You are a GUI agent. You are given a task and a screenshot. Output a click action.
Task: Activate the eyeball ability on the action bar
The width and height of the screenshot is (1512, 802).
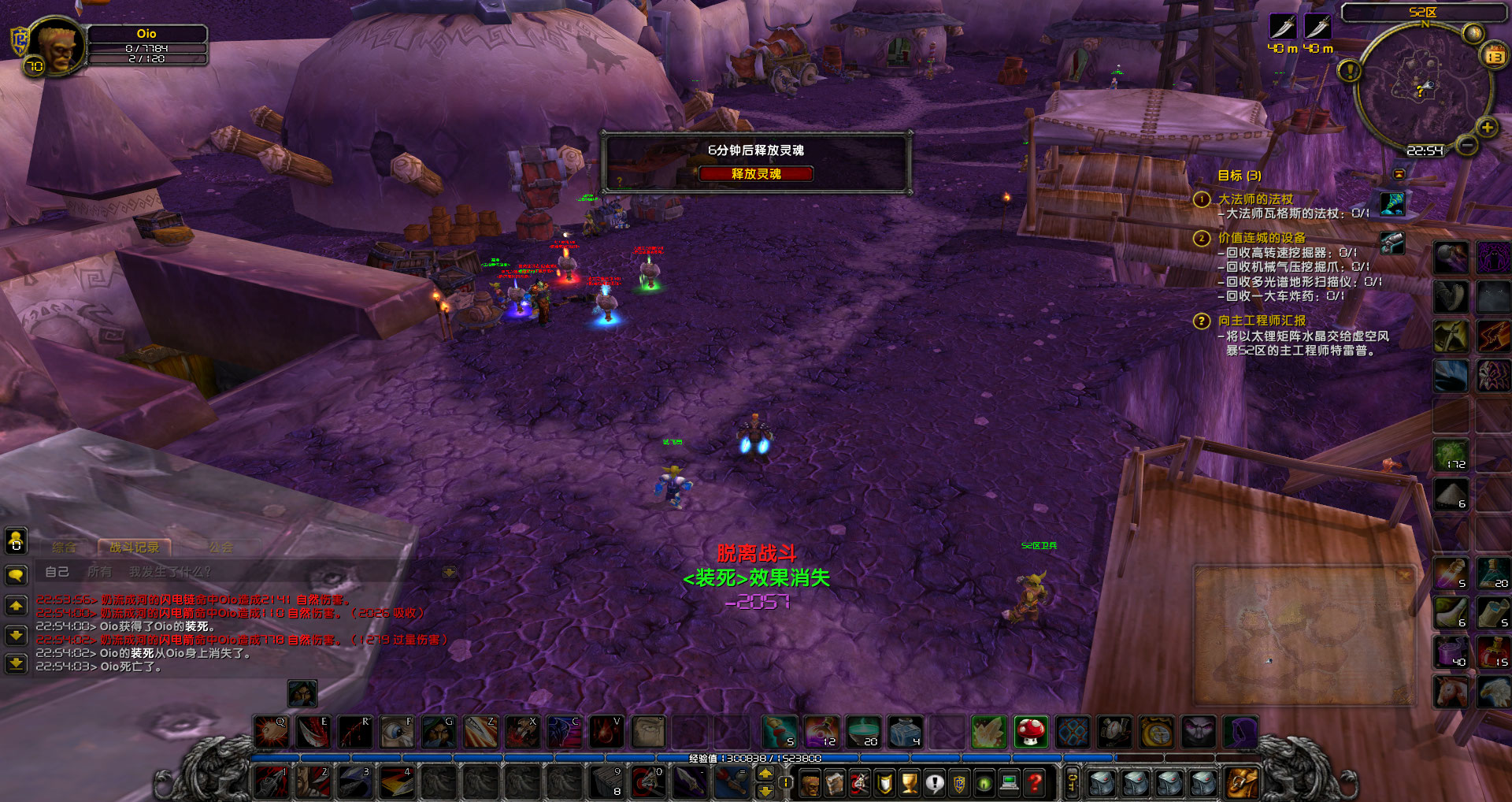[x=397, y=732]
